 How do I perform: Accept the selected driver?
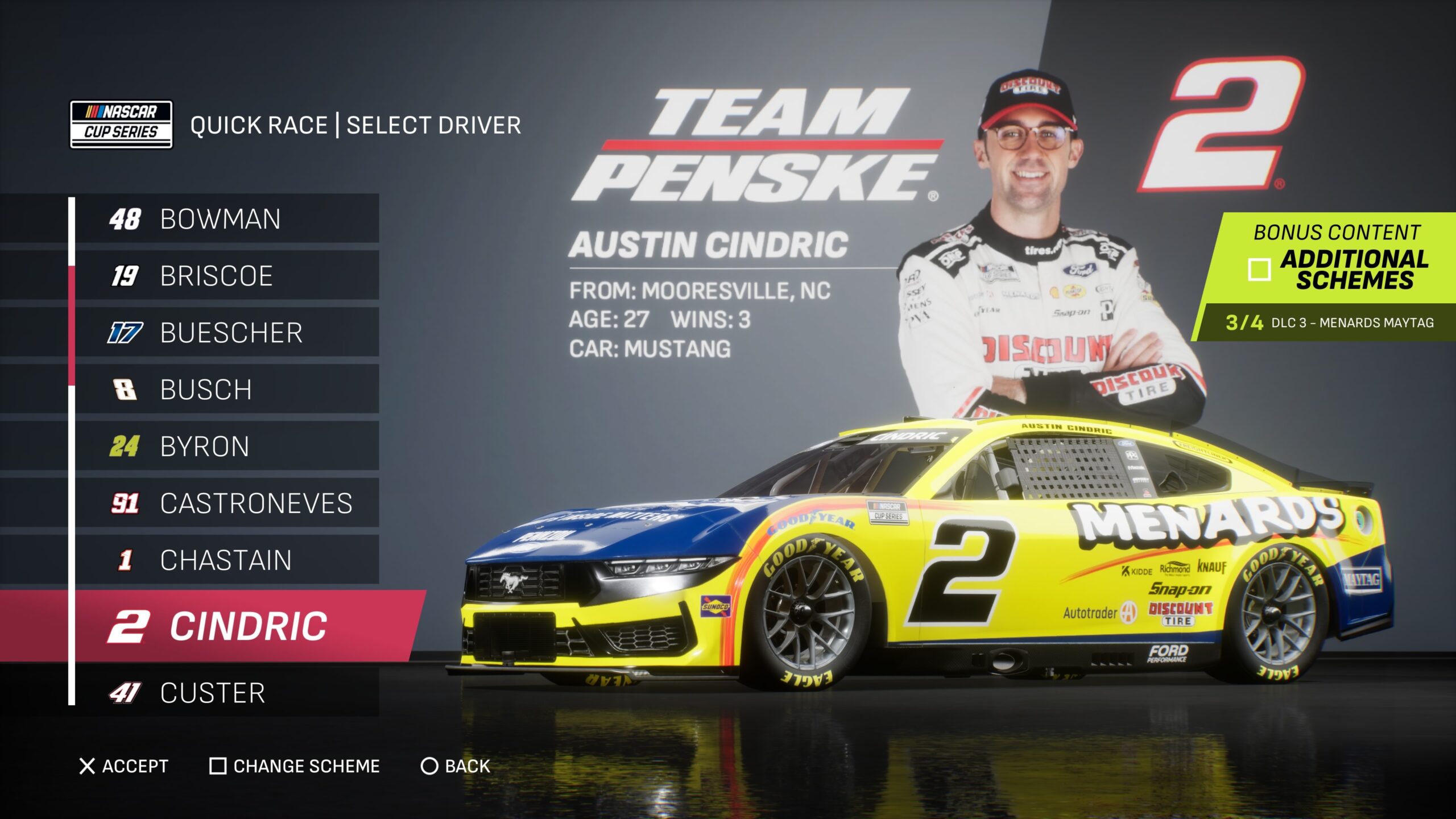pyautogui.click(x=124, y=766)
